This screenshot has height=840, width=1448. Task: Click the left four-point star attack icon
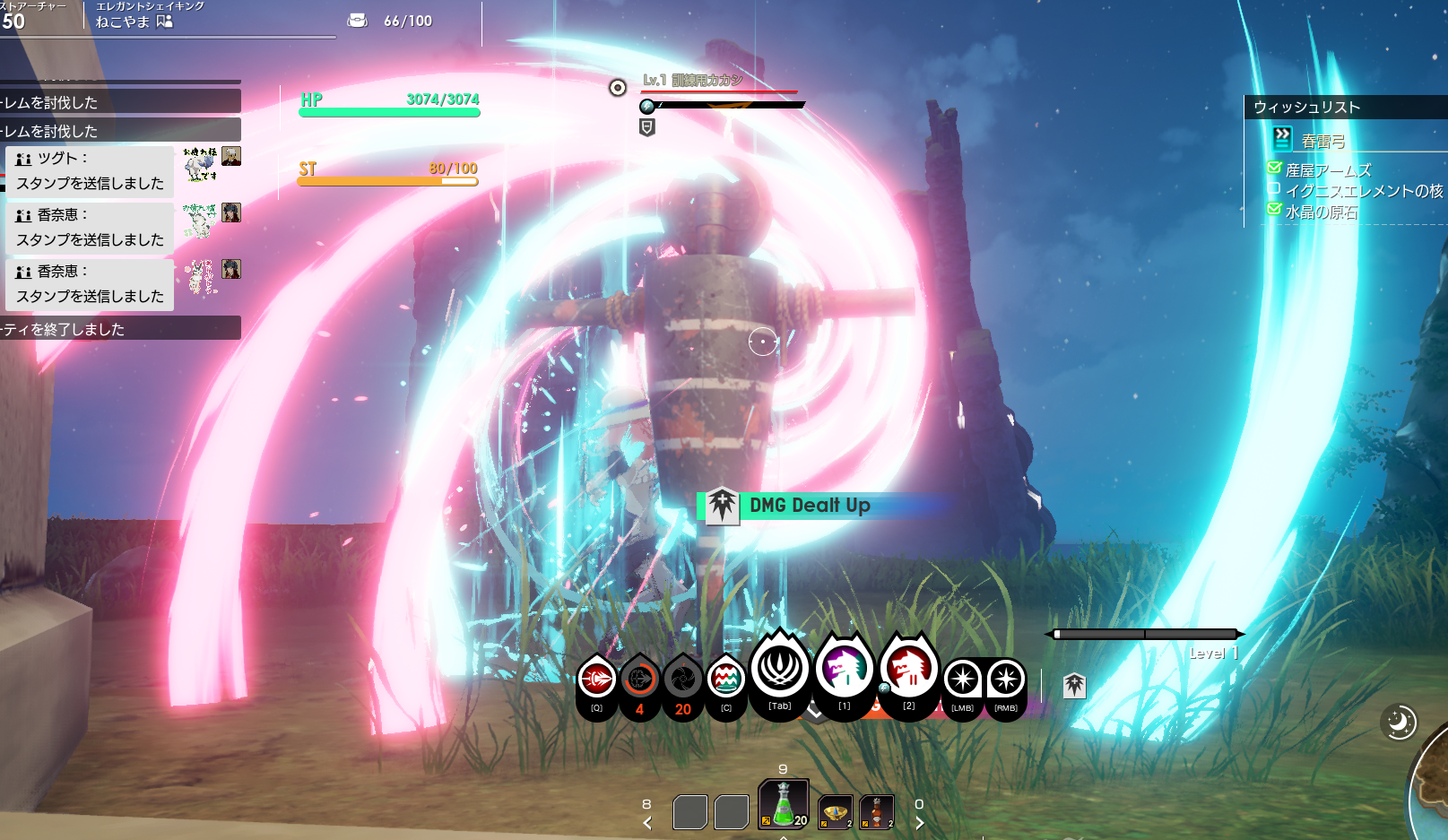pos(962,680)
